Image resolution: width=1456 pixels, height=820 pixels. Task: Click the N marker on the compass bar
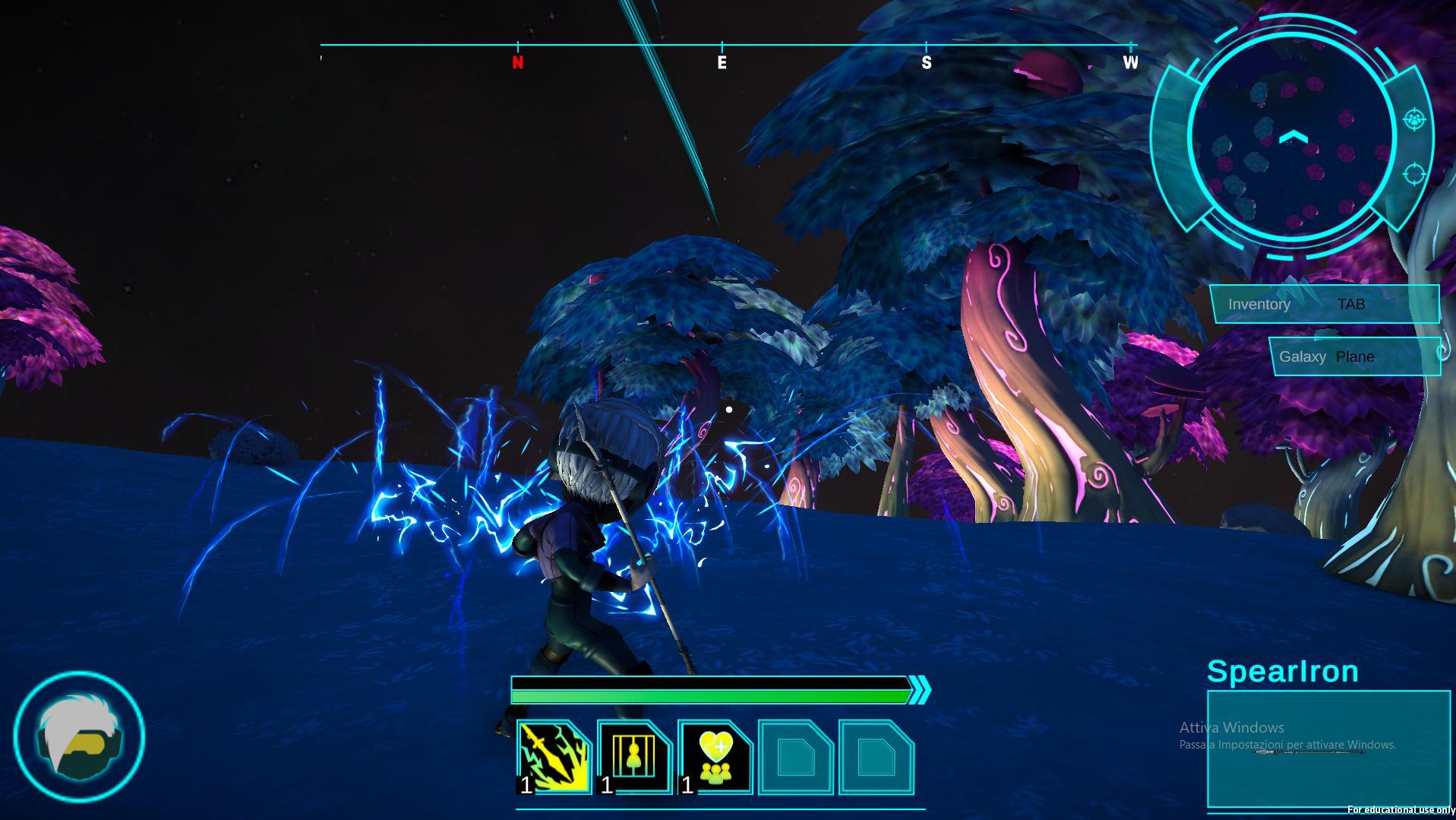click(x=517, y=63)
